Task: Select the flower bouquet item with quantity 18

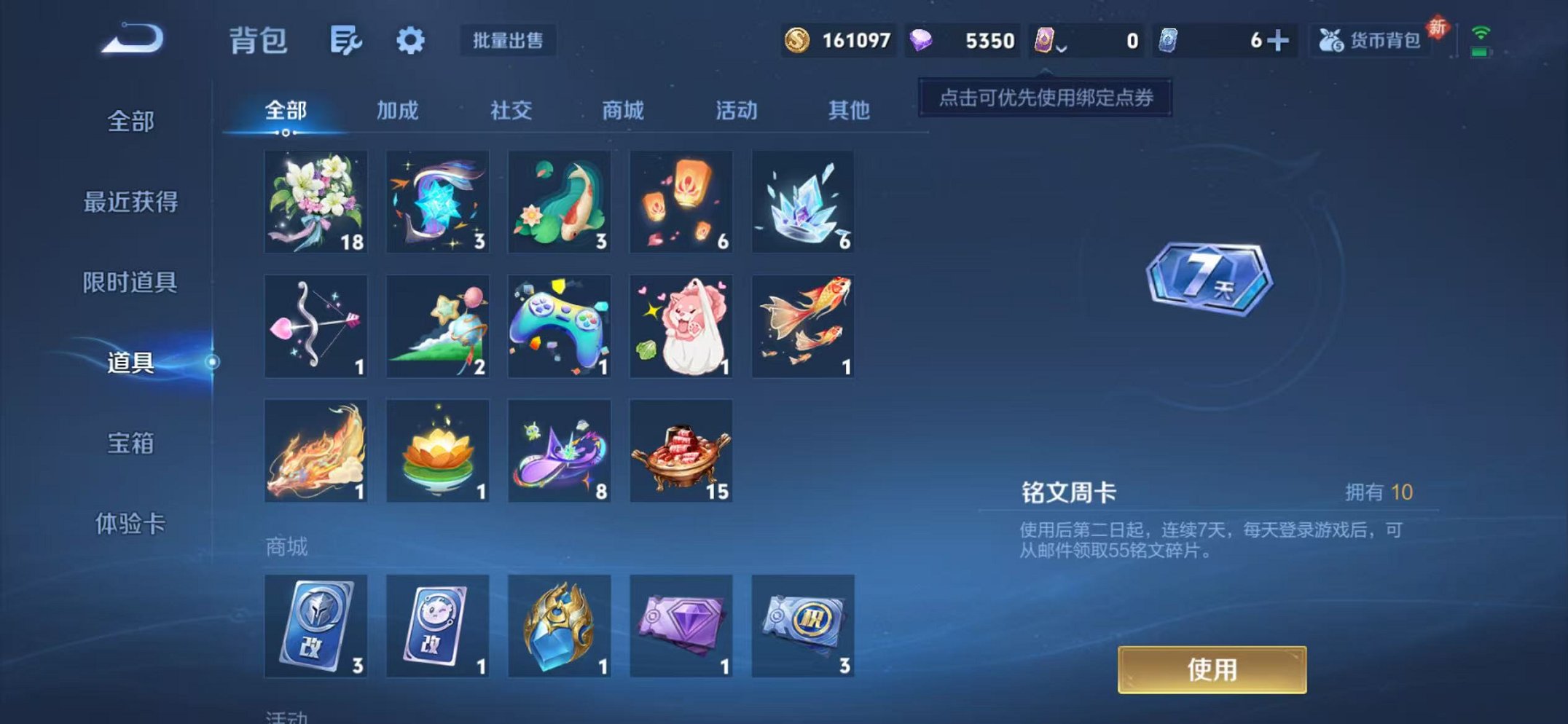Action: point(315,202)
